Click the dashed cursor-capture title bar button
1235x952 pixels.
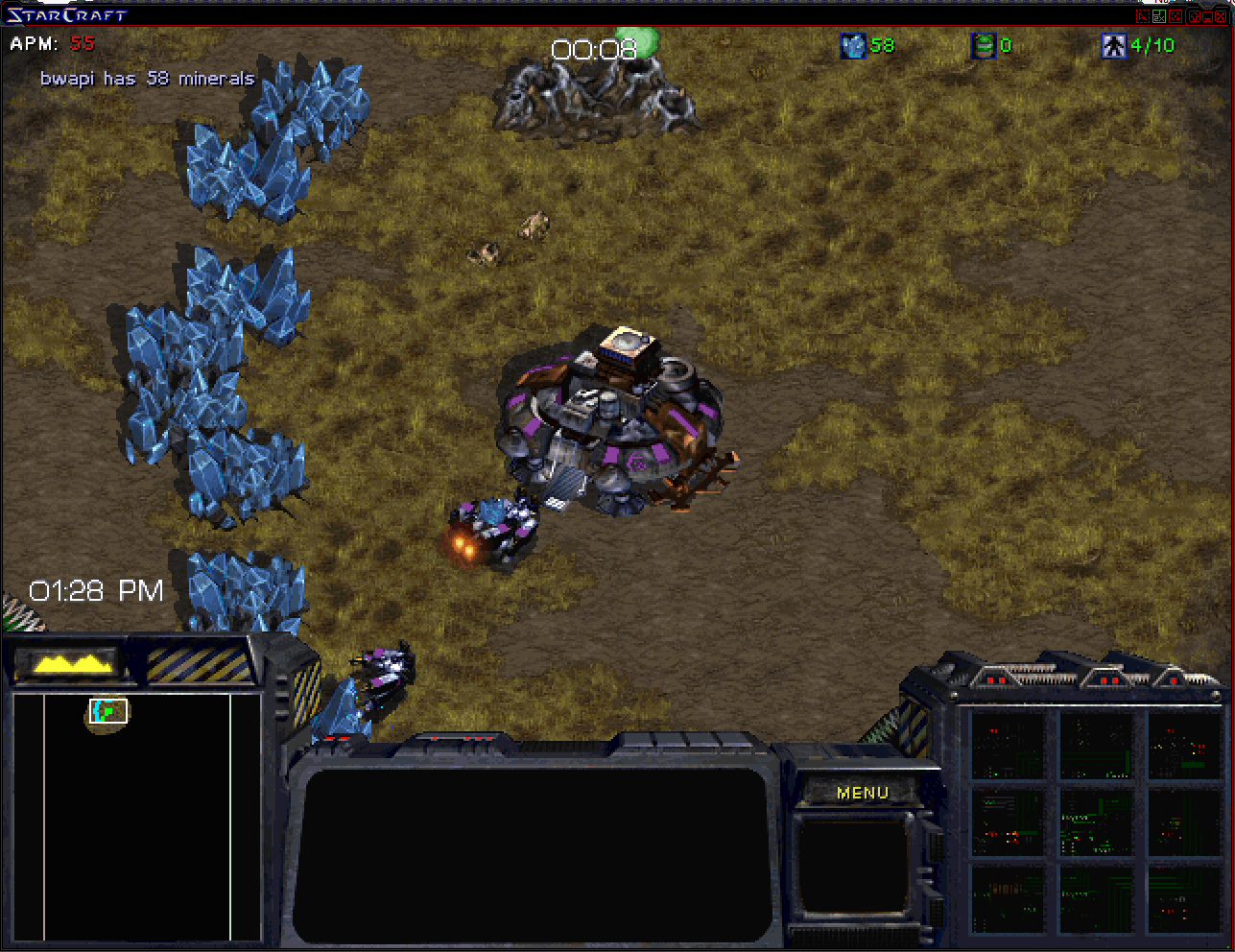1143,16
